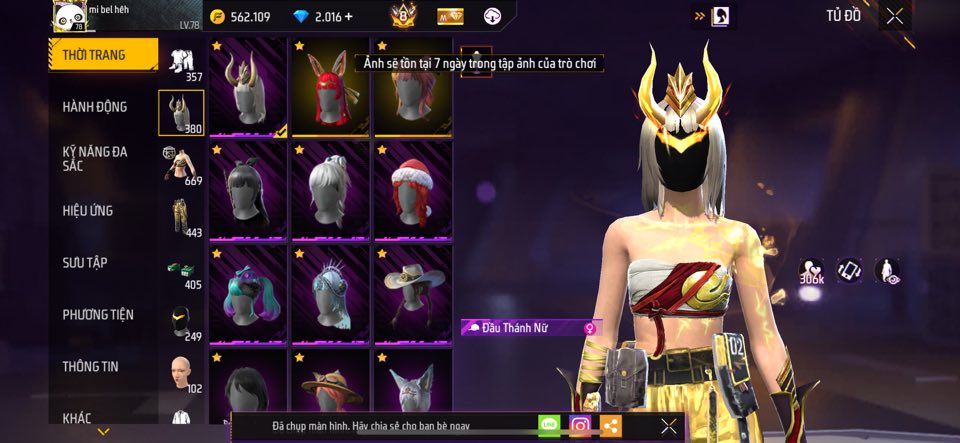Dismiss the screenshot share notification

[669, 426]
